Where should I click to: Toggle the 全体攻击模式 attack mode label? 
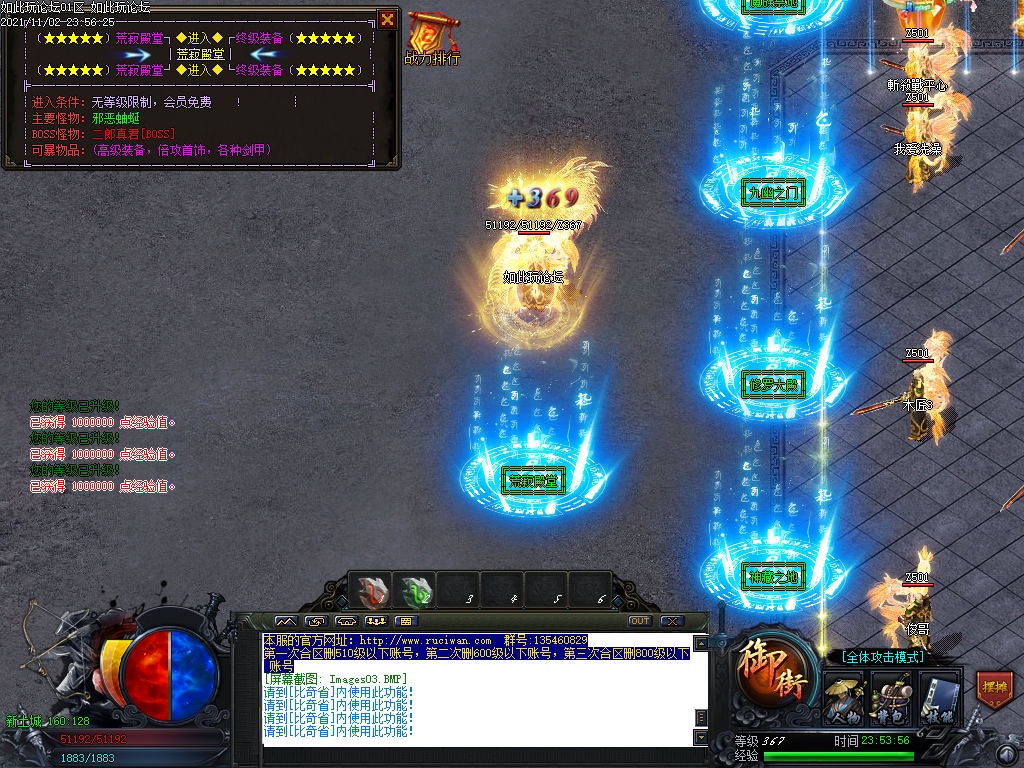(x=881, y=657)
